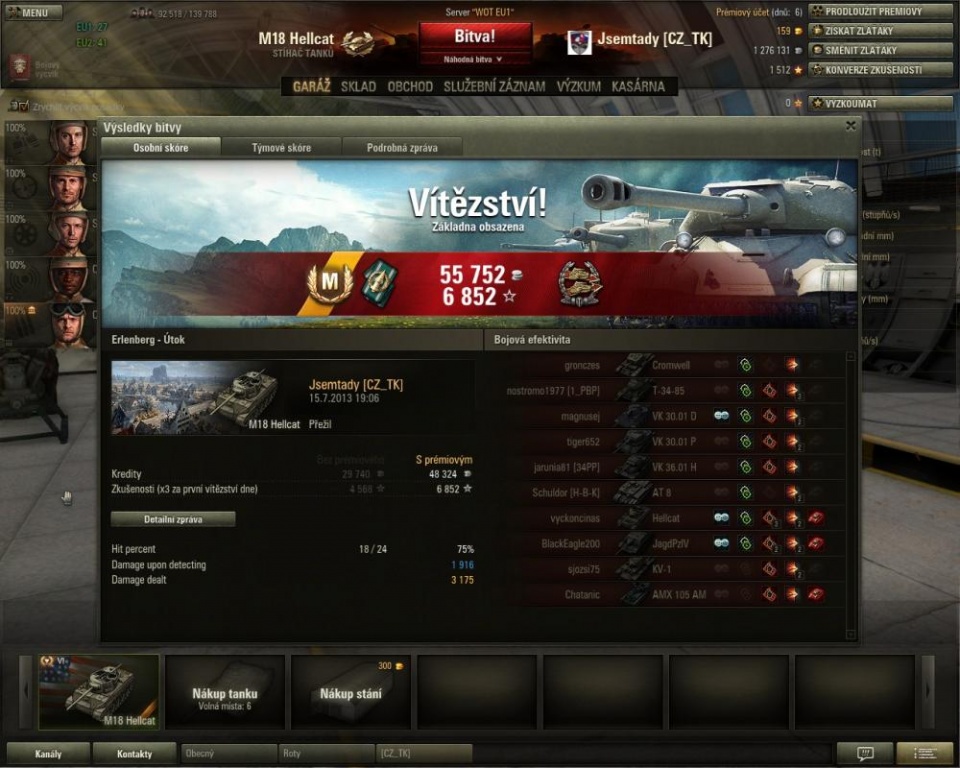Go to the OBCHOD shop
The width and height of the screenshot is (960, 768).
pyautogui.click(x=410, y=87)
